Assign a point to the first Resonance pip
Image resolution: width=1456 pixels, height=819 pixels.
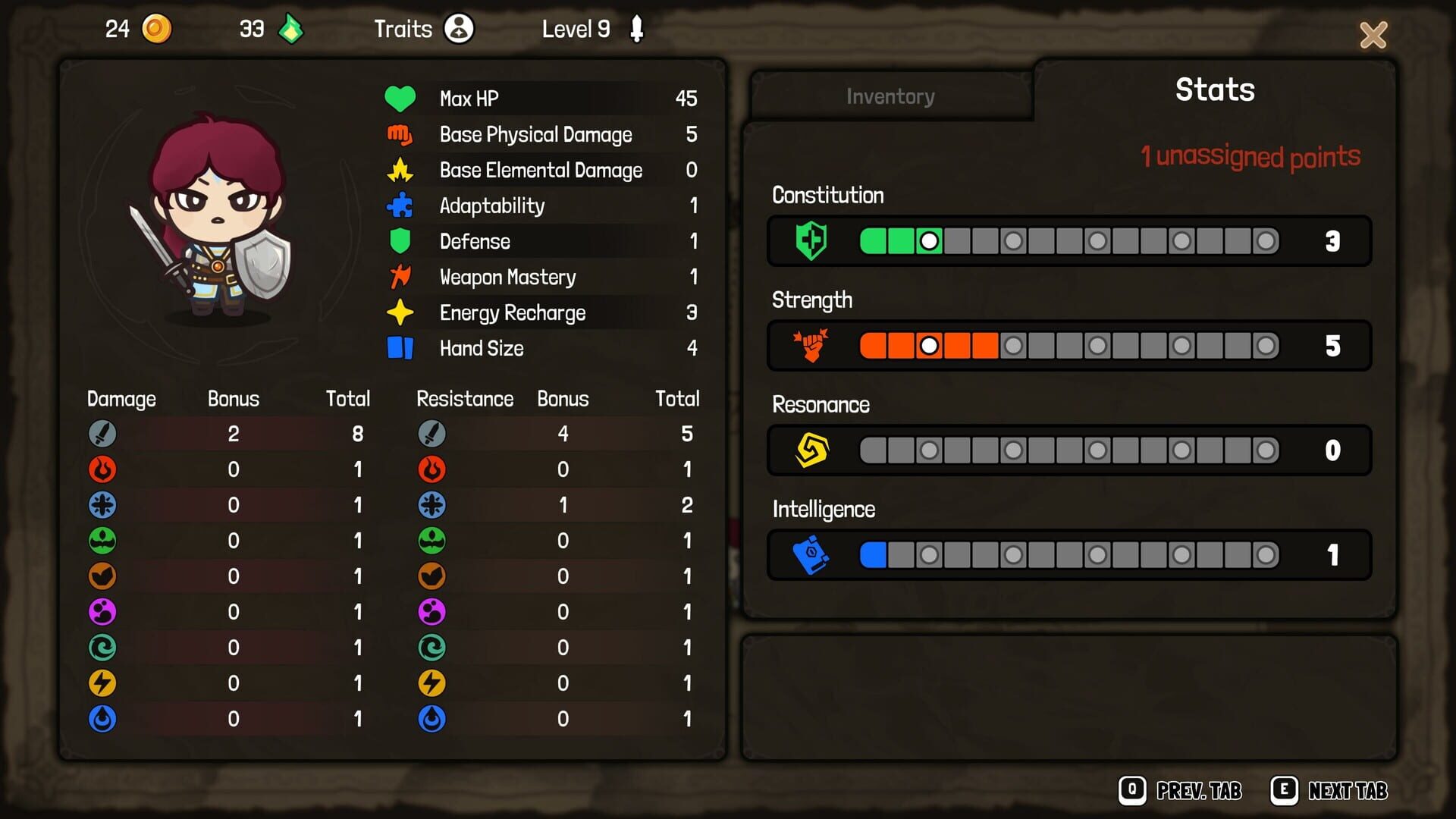(874, 450)
